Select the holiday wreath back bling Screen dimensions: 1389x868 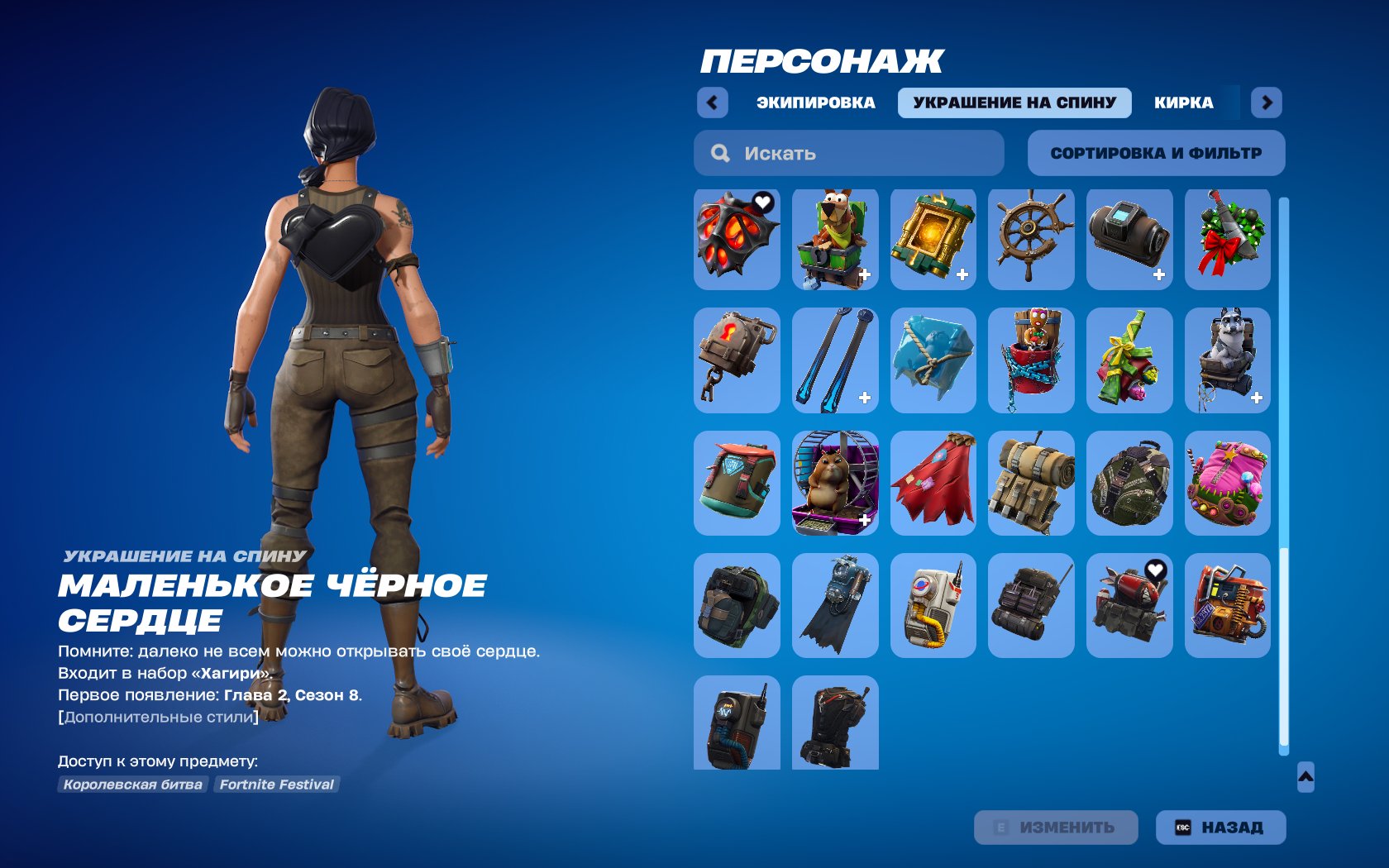pos(1227,239)
